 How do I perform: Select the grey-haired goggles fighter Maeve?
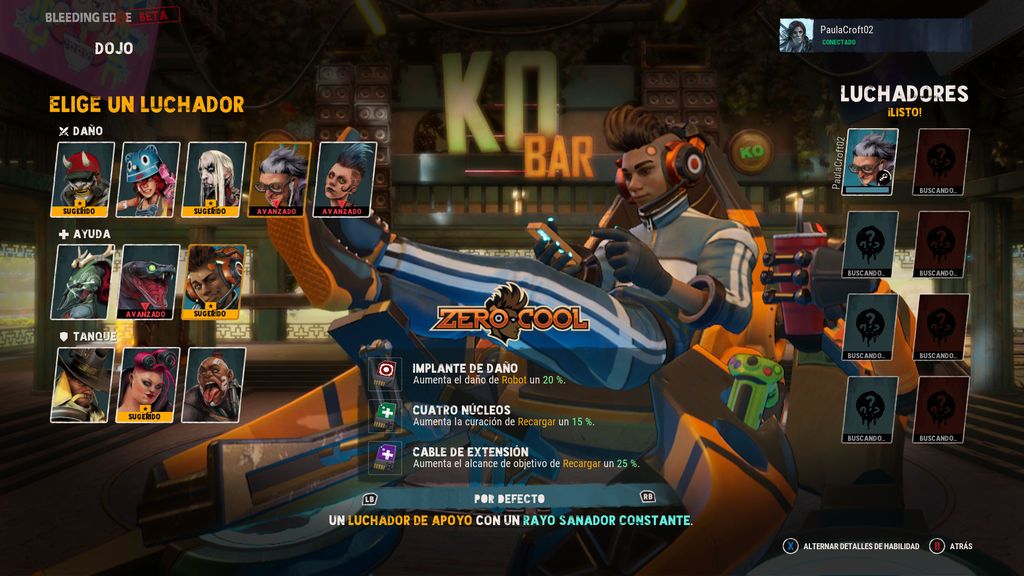[x=281, y=179]
